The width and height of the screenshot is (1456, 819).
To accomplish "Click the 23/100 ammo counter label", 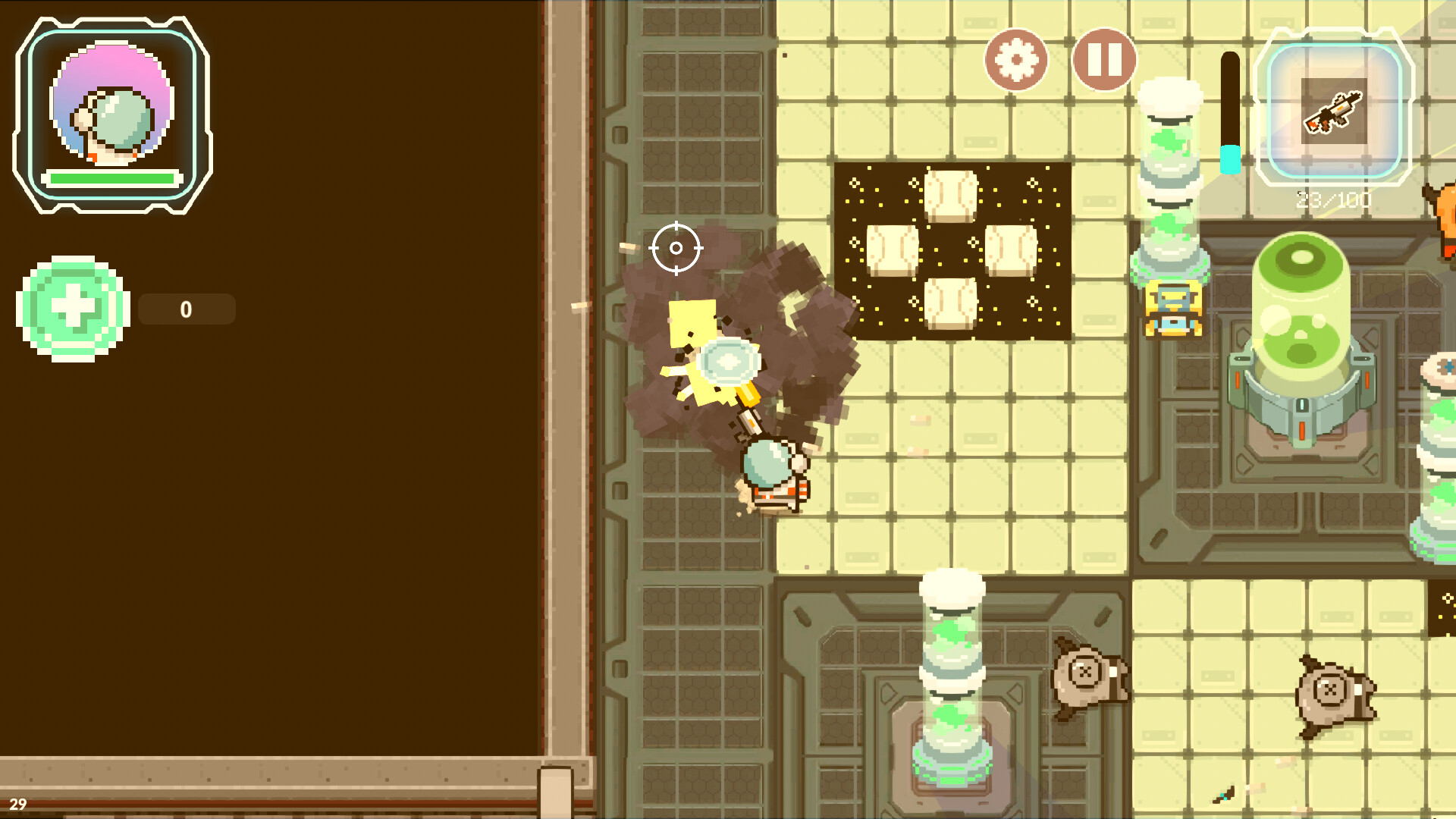I will pos(1333,199).
